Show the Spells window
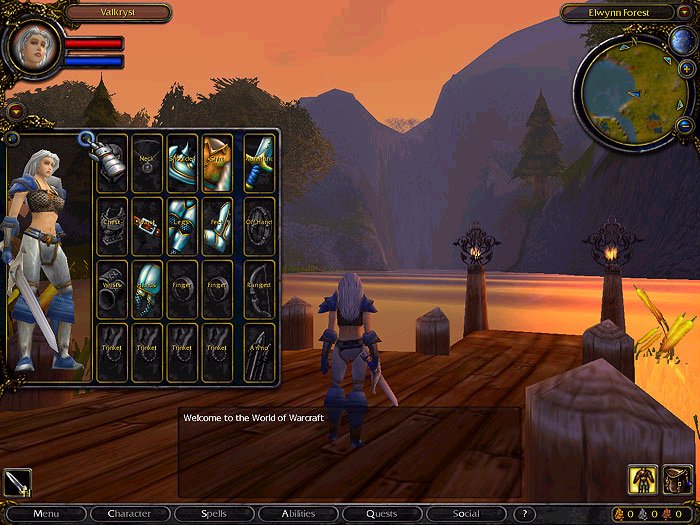This screenshot has width=700, height=525. click(x=213, y=514)
